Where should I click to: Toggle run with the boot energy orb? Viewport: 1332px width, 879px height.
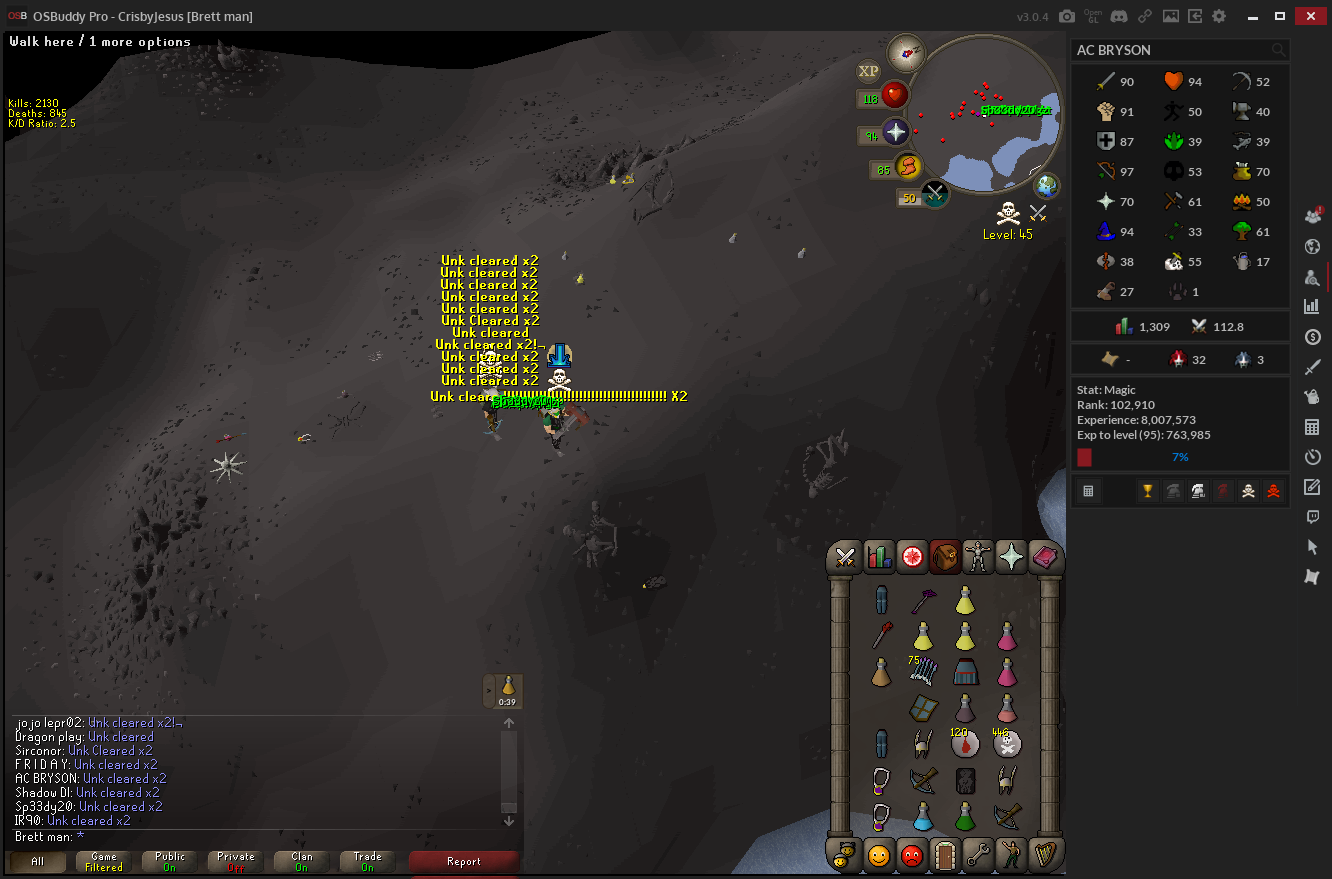[909, 167]
